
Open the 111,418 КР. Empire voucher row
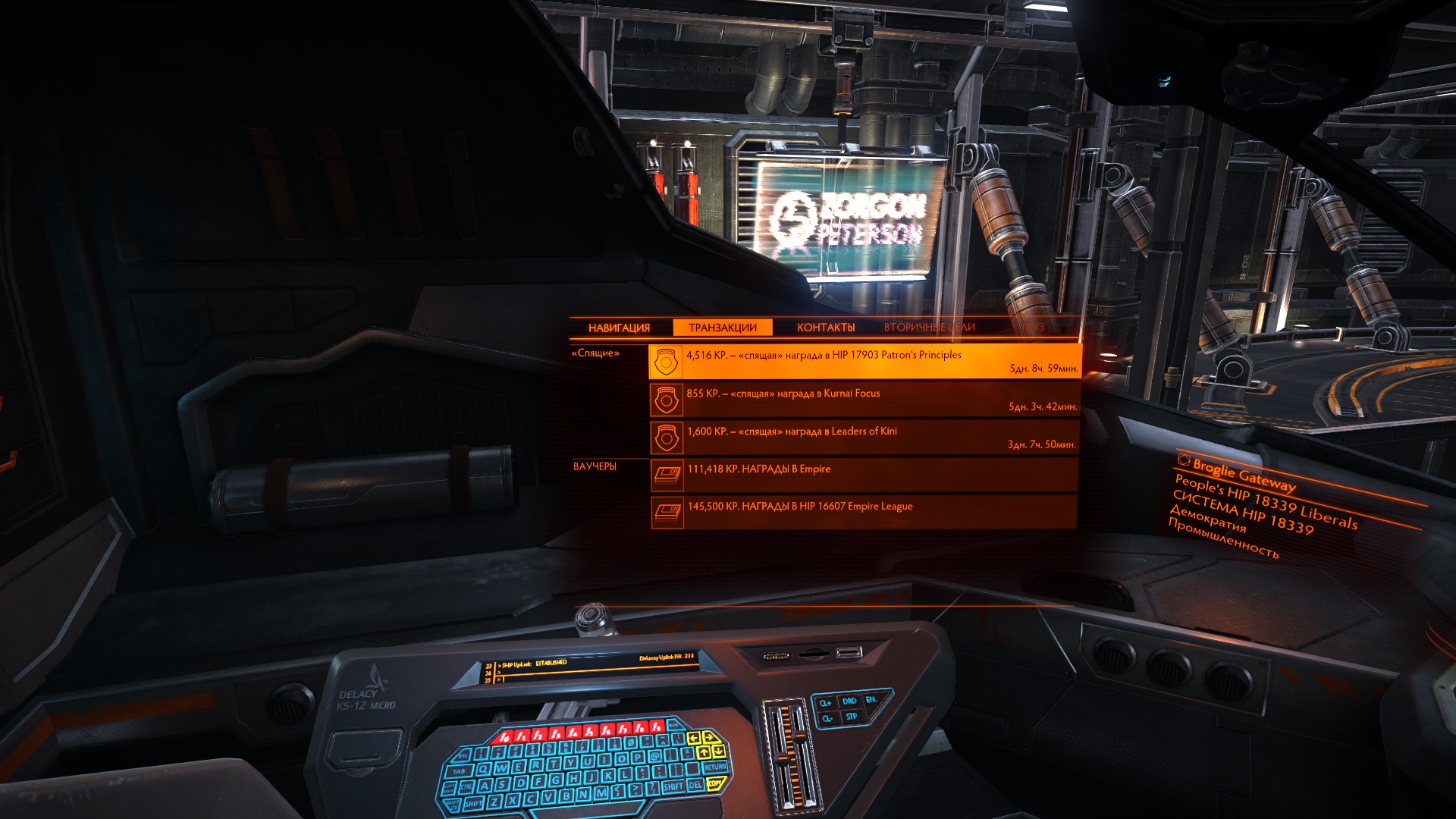864,475
